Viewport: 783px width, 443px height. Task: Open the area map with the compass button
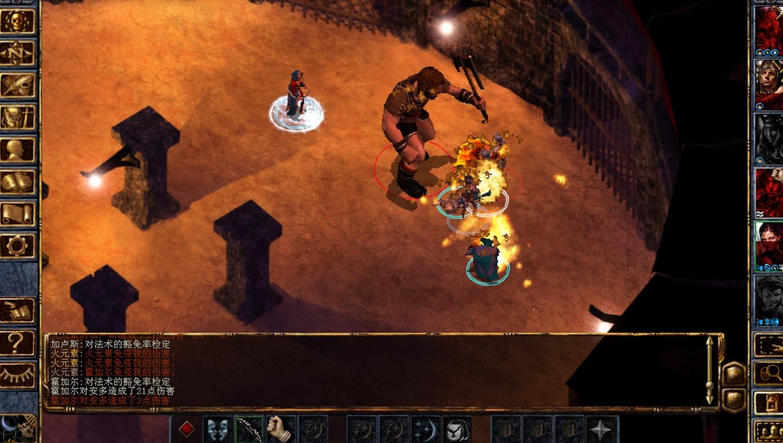[18, 52]
